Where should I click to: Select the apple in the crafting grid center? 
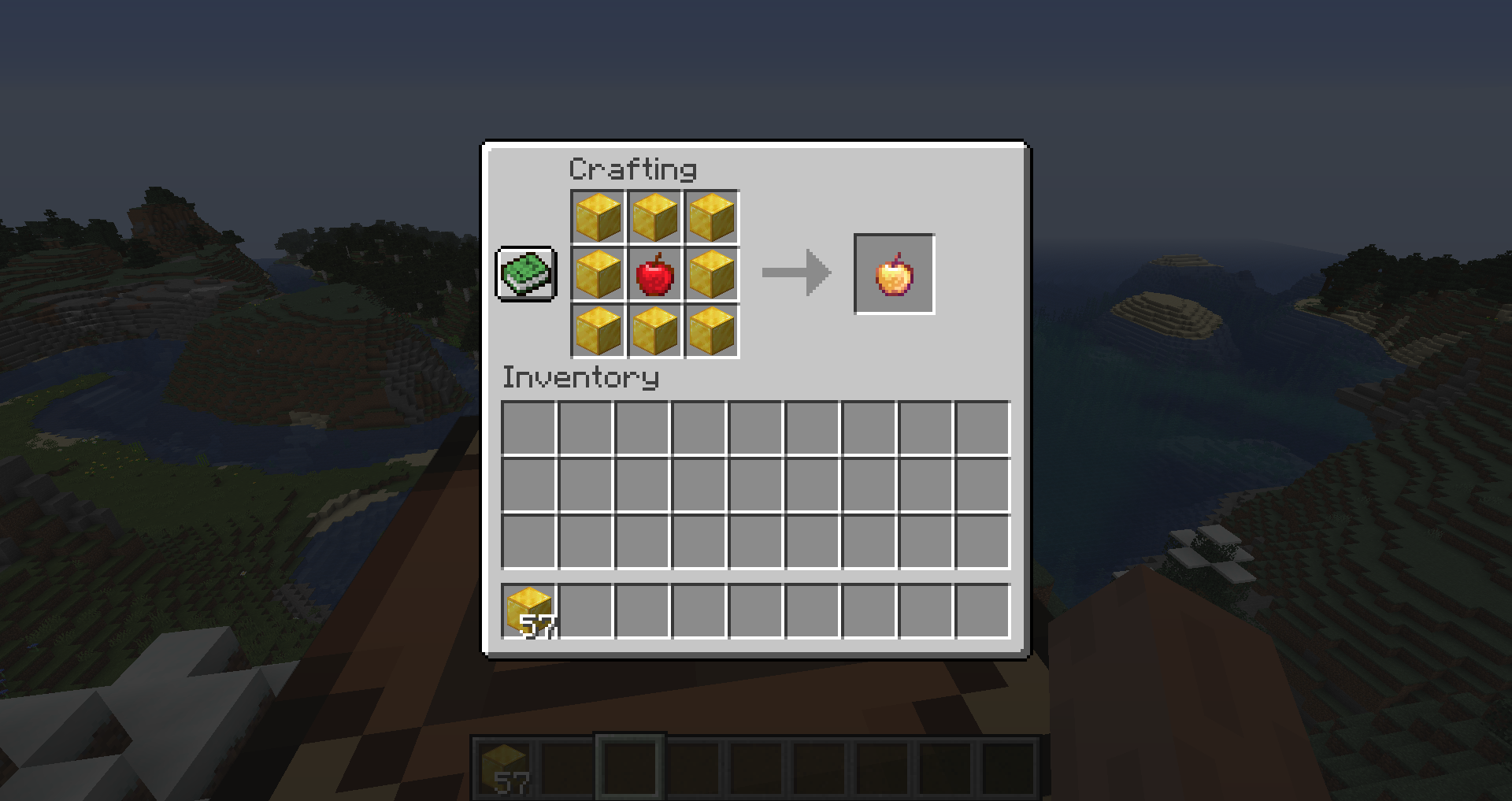click(x=655, y=275)
